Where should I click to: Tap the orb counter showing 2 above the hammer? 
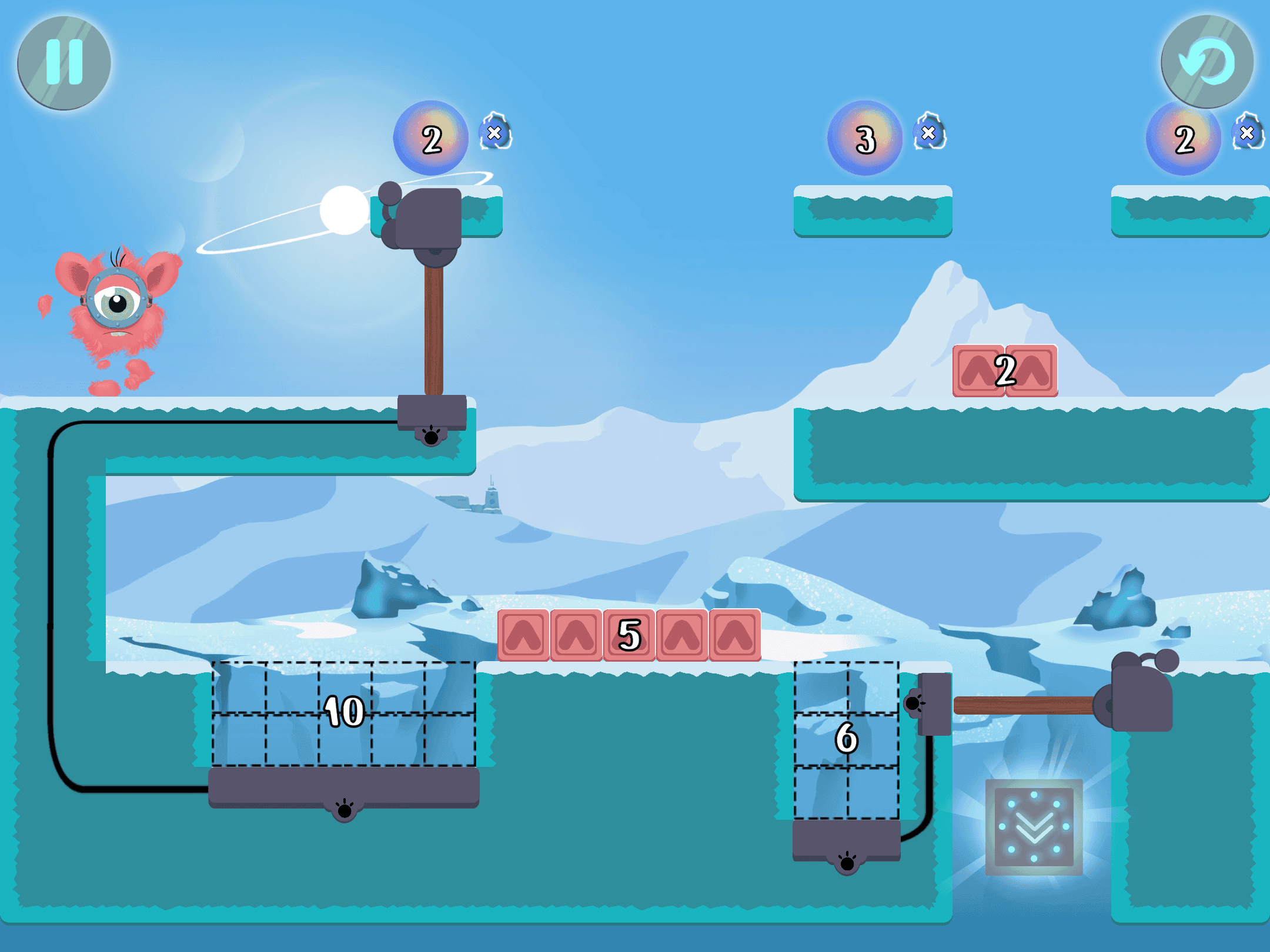[433, 139]
